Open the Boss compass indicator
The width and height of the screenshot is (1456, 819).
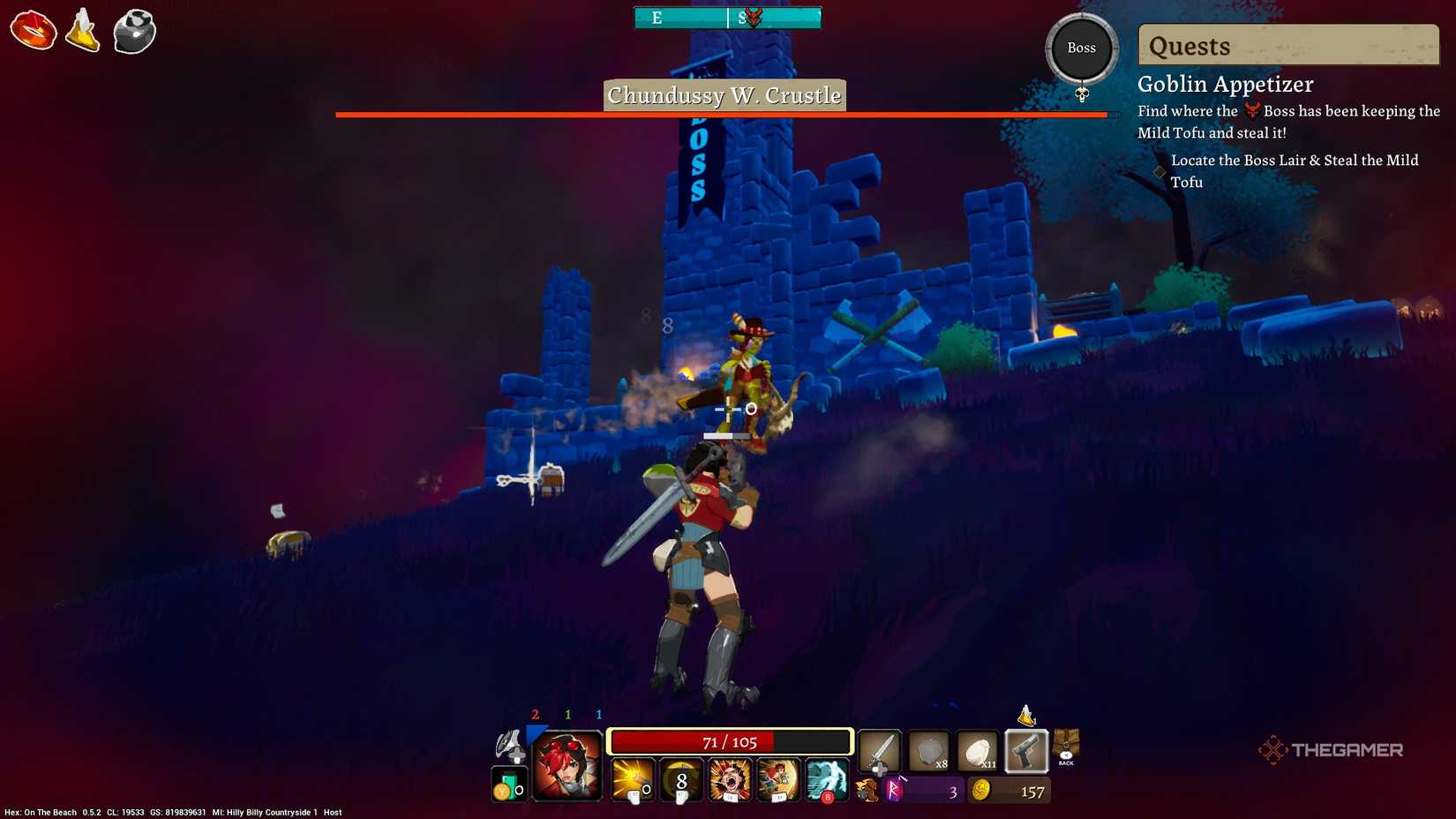tap(1081, 49)
